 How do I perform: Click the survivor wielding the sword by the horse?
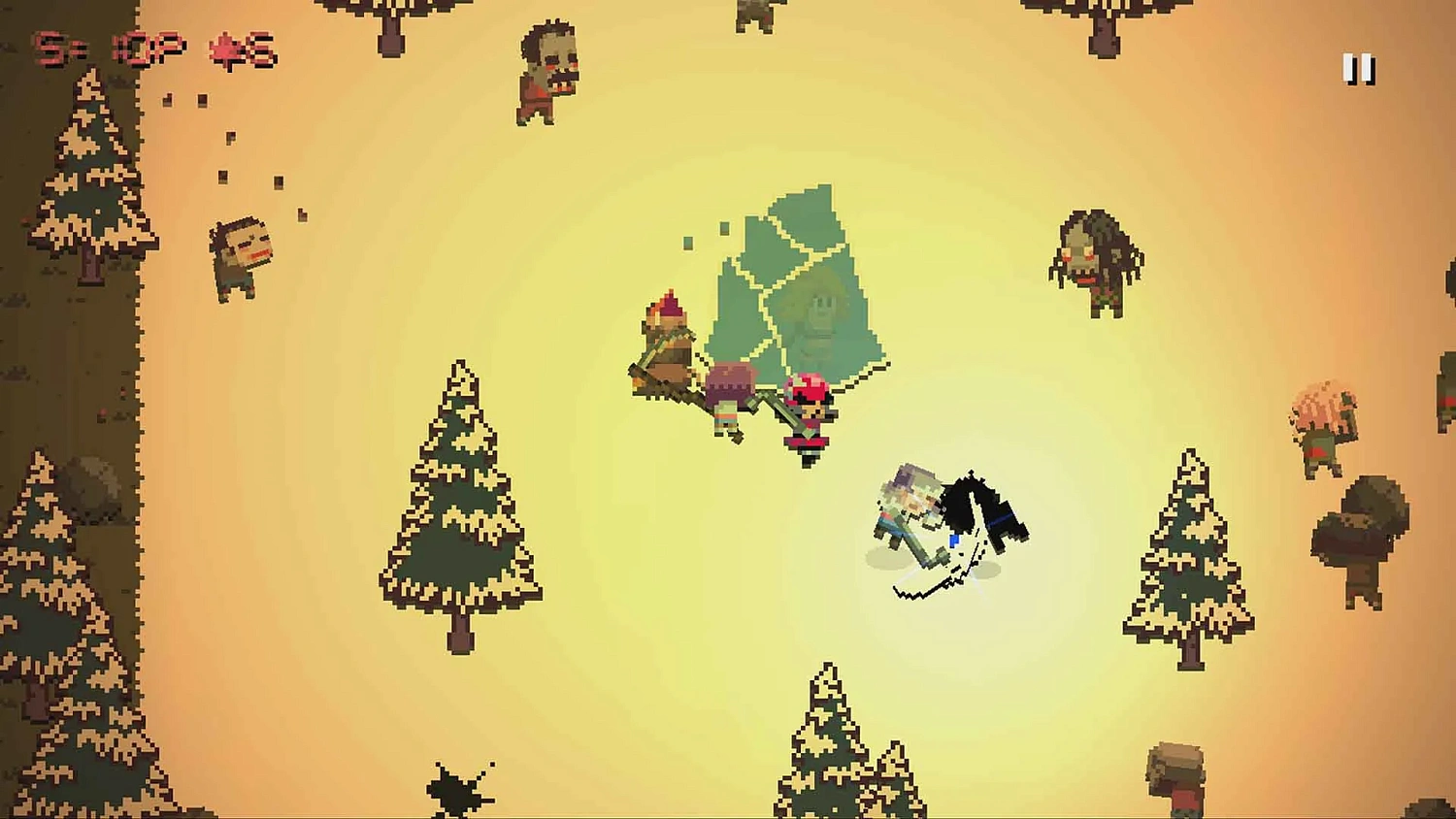[908, 505]
